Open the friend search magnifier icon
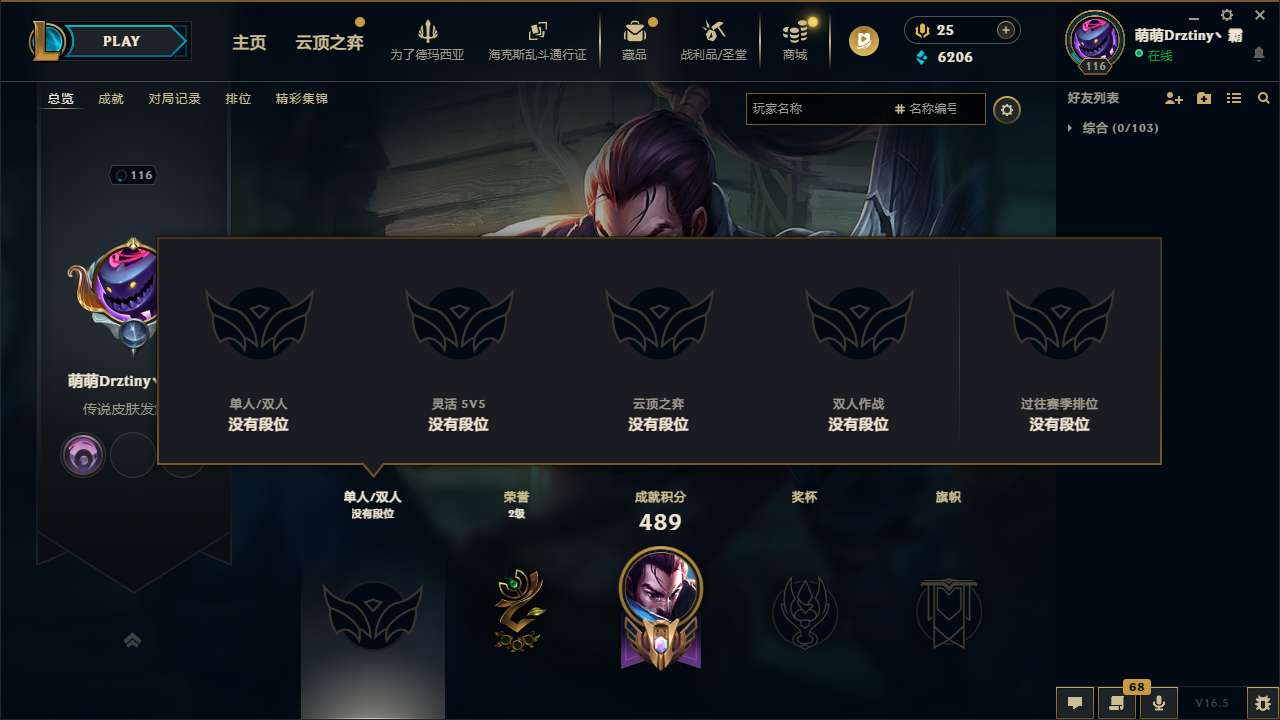The width and height of the screenshot is (1280, 720). [x=1263, y=98]
